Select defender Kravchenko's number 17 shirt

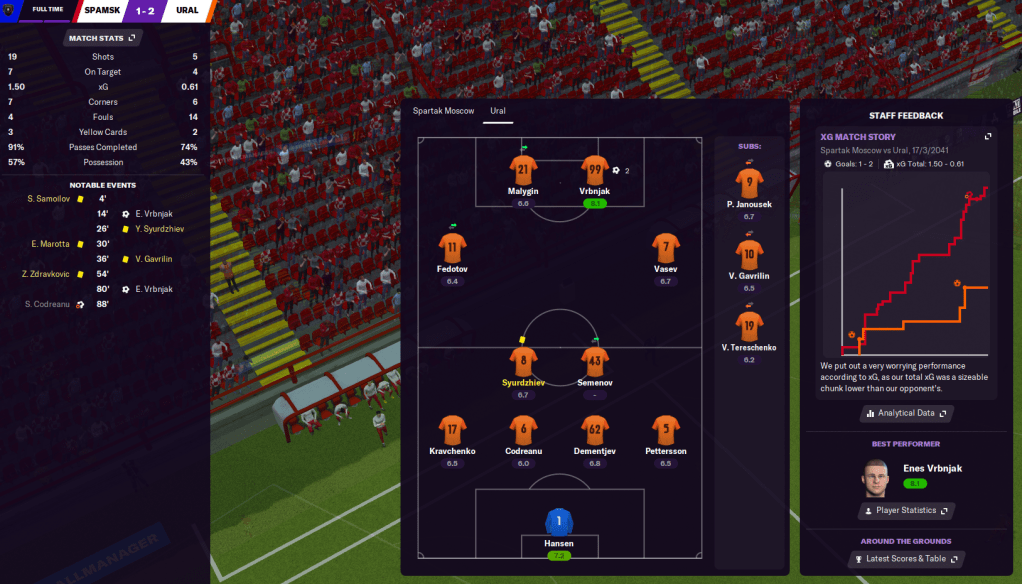click(452, 430)
